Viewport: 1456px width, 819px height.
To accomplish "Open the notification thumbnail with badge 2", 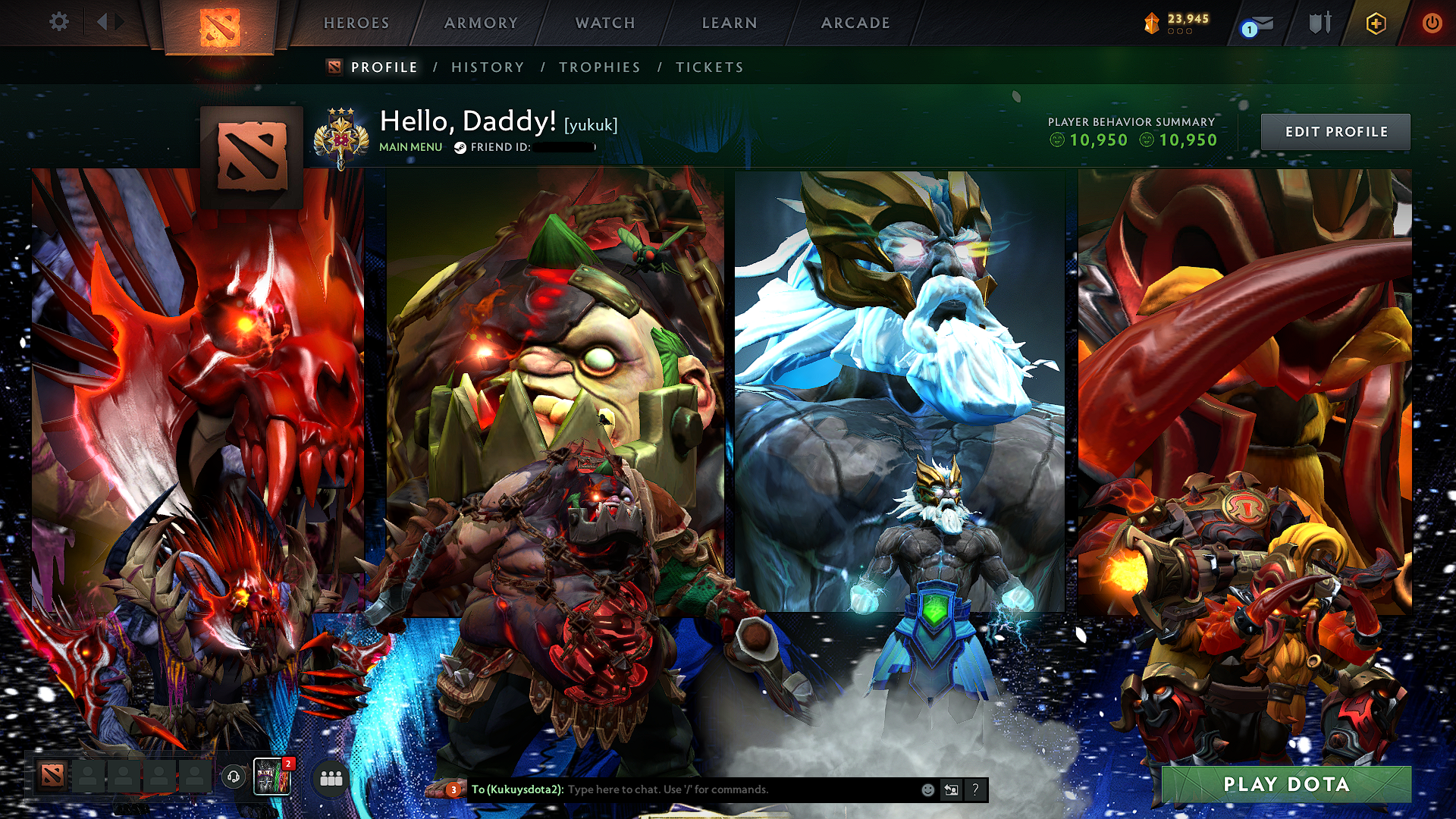I will [x=273, y=776].
